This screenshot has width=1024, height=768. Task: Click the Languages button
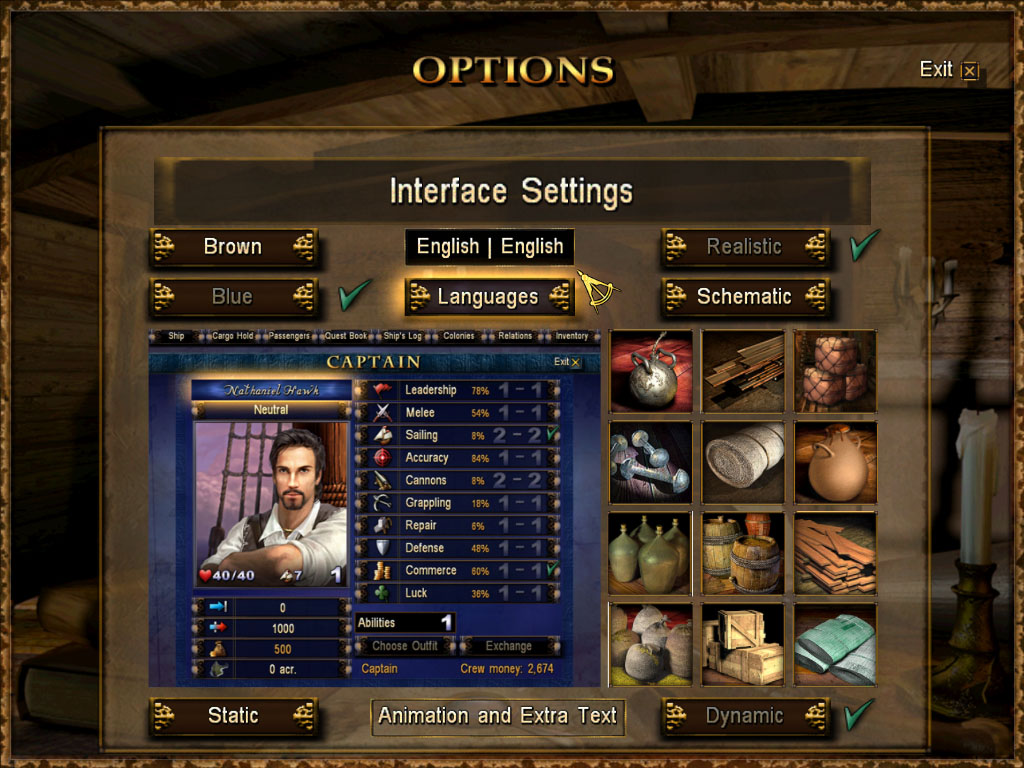pyautogui.click(x=489, y=297)
